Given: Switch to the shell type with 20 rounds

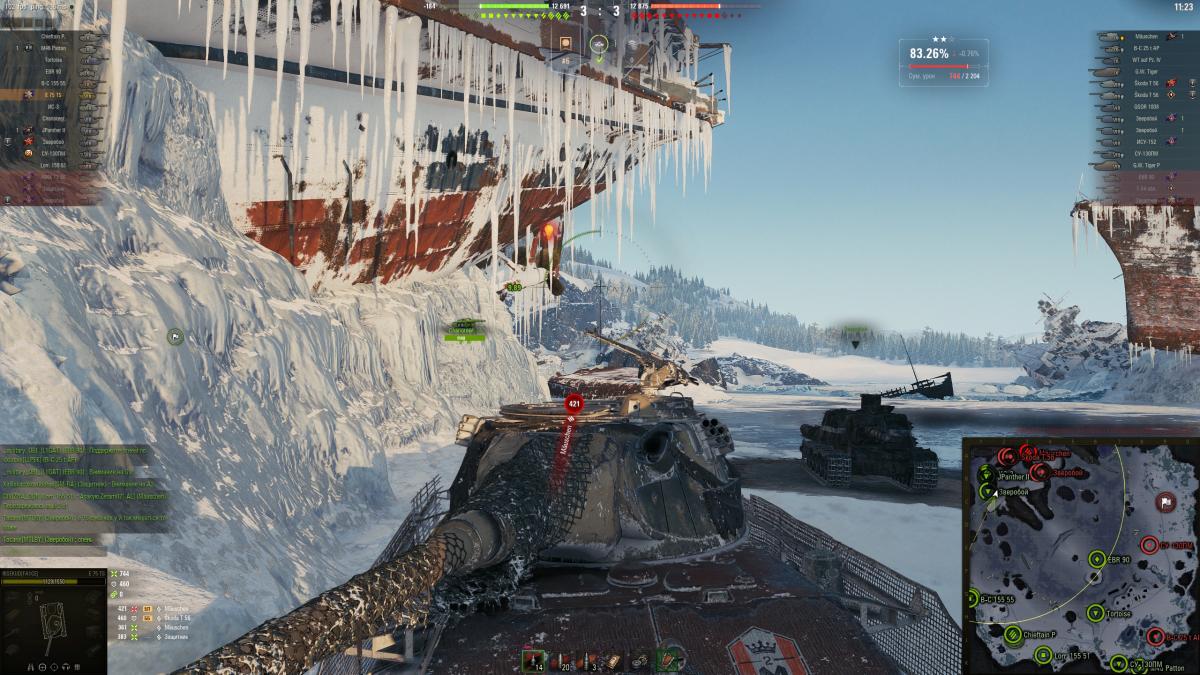Looking at the screenshot, I should tap(561, 660).
